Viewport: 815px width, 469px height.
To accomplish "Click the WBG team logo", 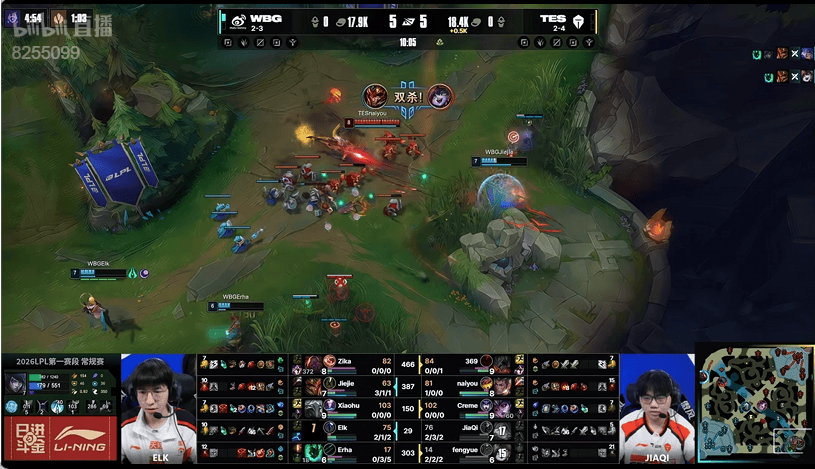I will click(235, 20).
